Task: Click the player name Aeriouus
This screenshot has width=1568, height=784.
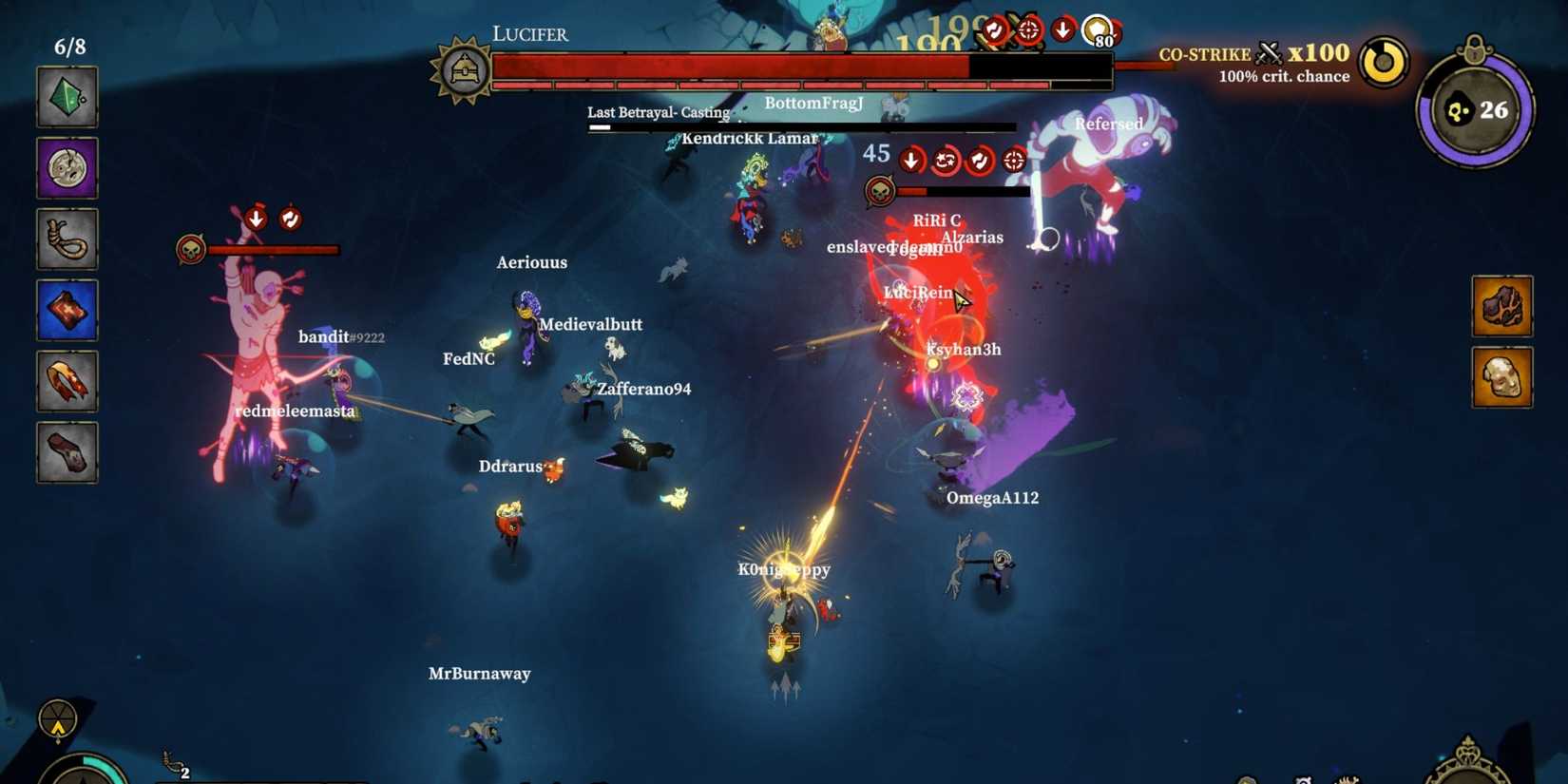Action: click(x=532, y=262)
